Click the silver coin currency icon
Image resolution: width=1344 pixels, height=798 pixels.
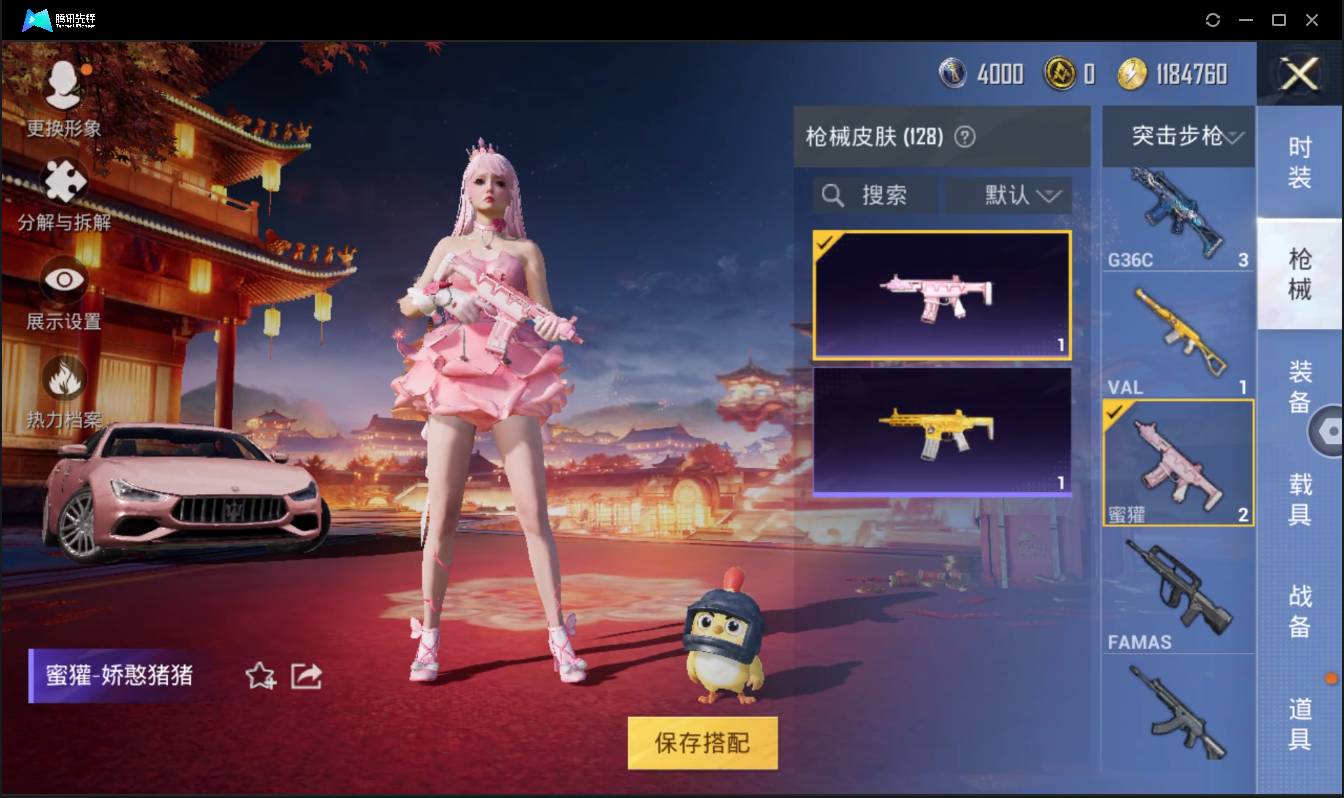(x=950, y=73)
